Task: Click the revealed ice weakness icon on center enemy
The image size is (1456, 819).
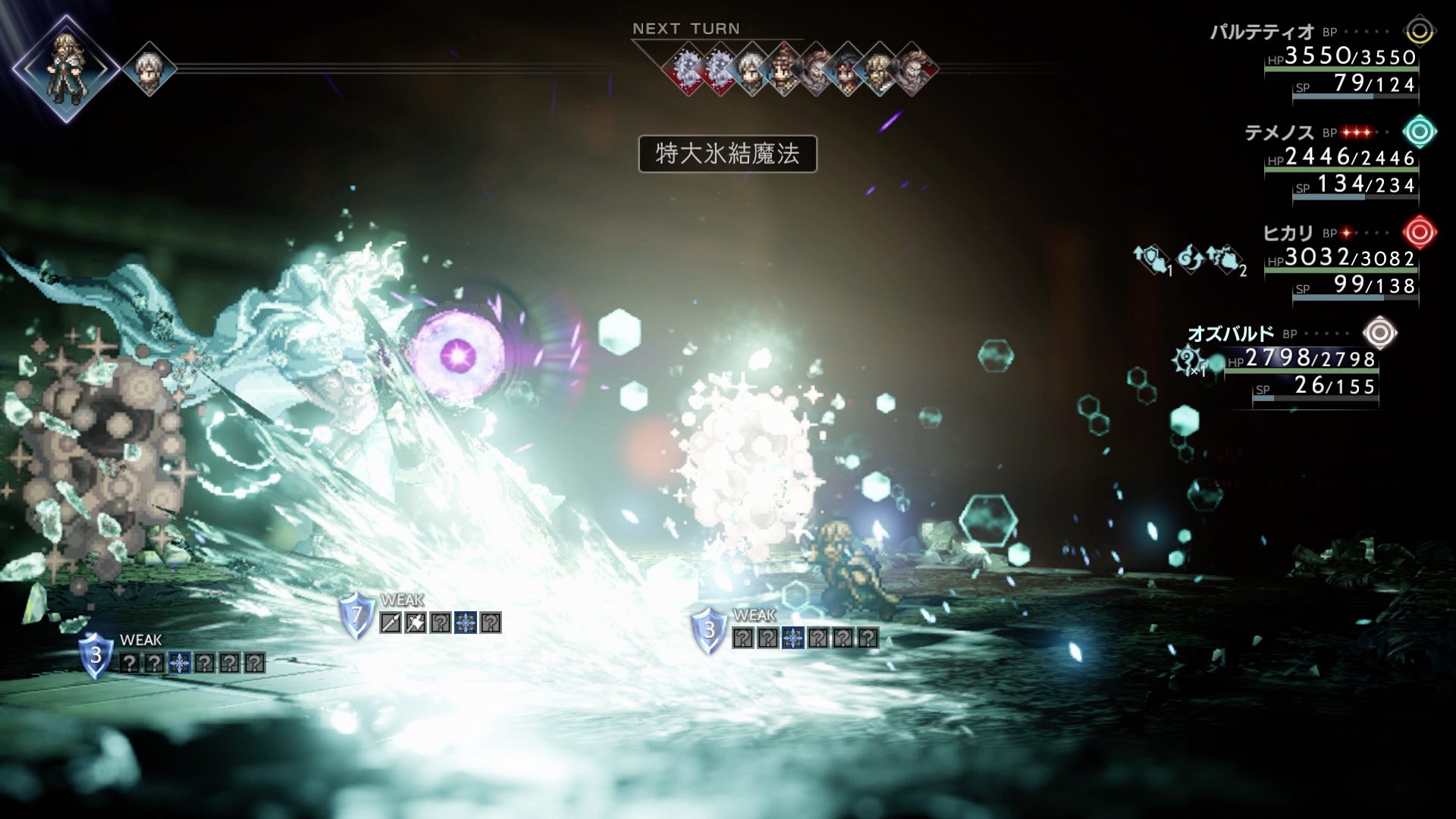Action: coord(793,639)
